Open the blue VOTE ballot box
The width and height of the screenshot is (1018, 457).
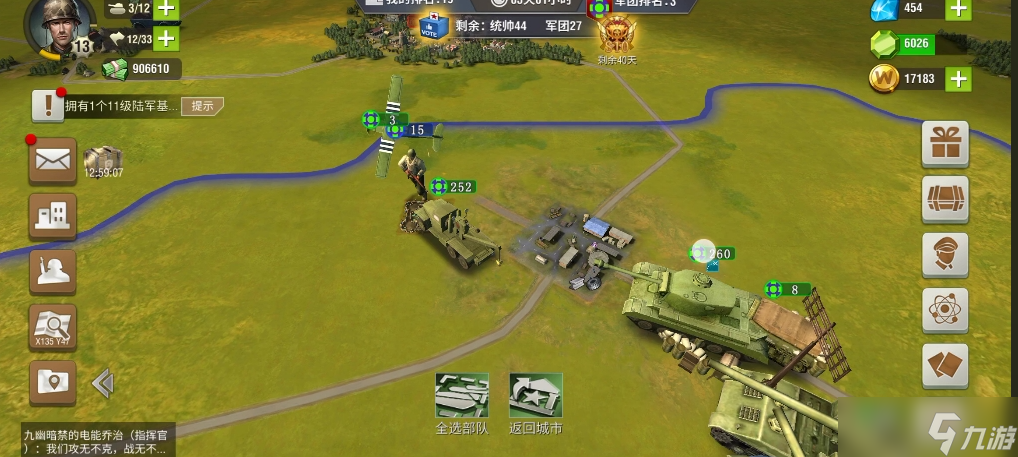(x=433, y=27)
